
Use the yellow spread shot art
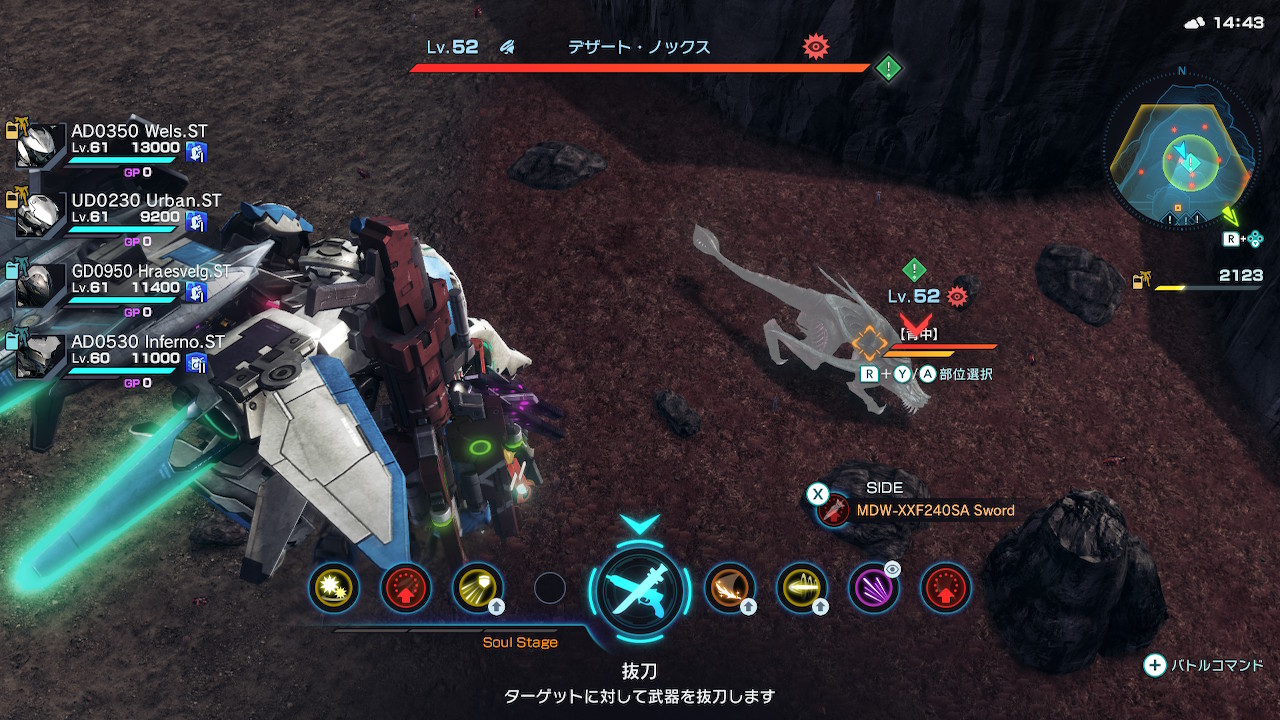pos(477,588)
